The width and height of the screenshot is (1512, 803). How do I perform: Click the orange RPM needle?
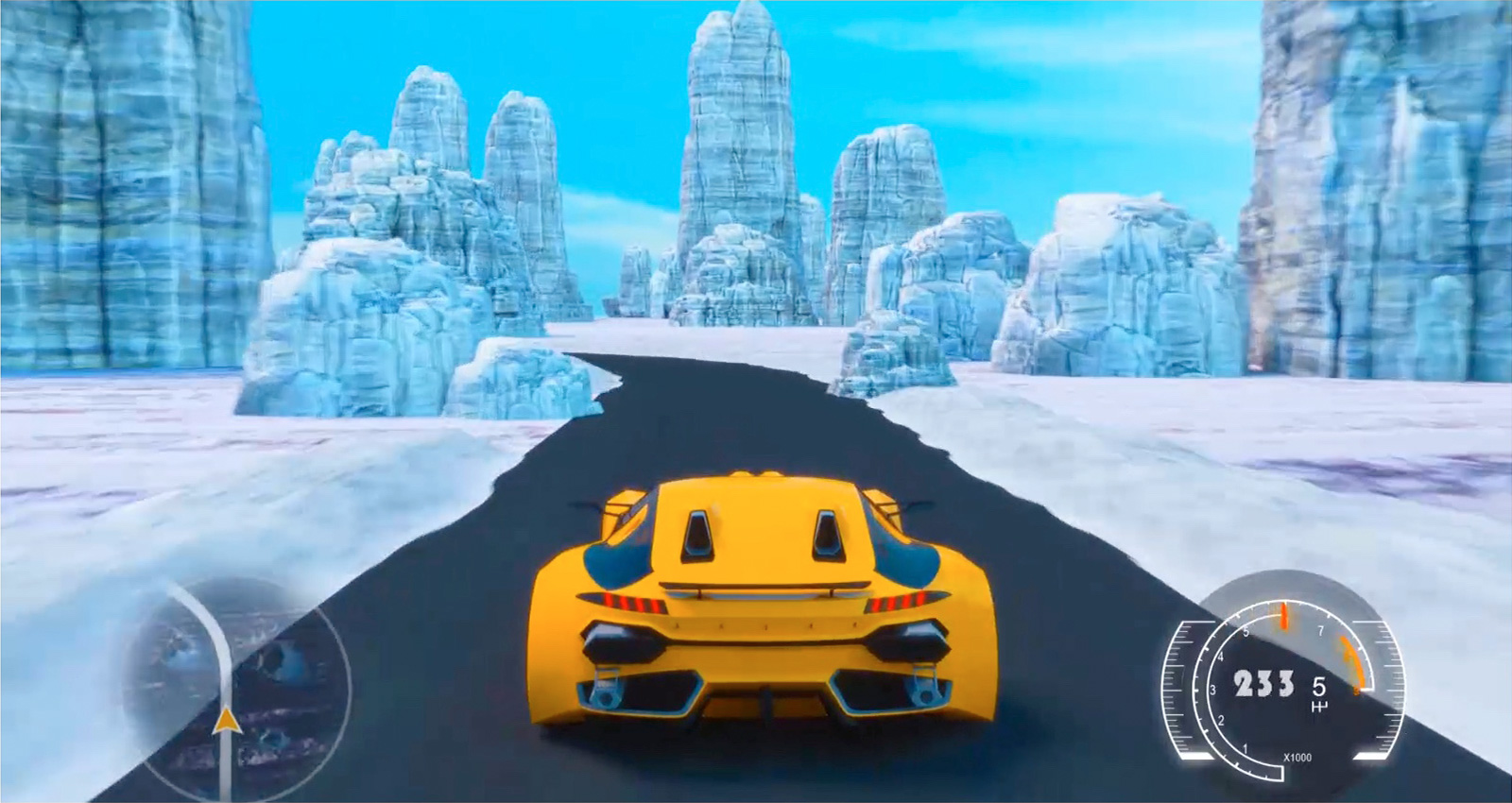[x=1284, y=615]
